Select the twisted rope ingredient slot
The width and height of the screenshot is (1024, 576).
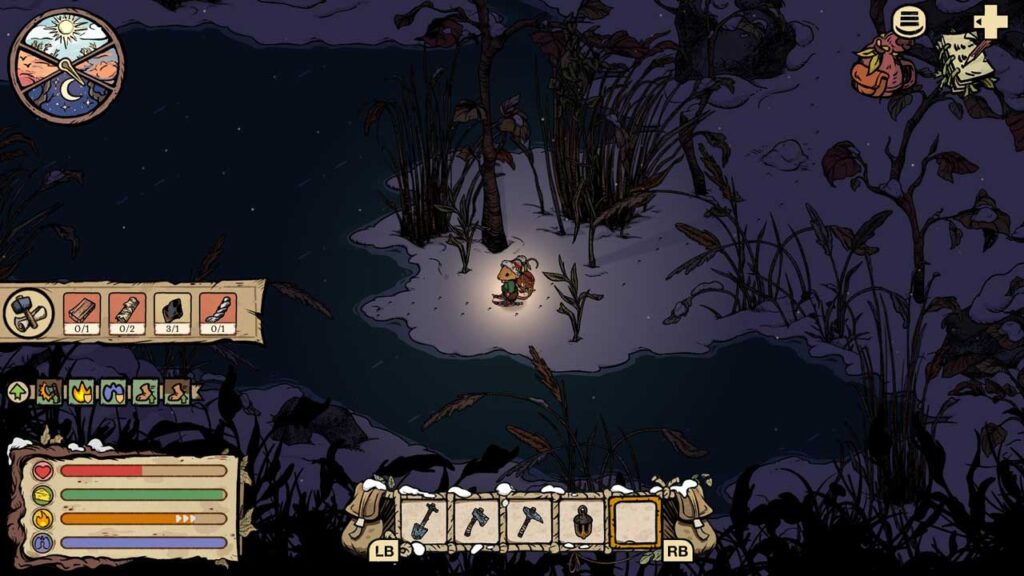[217, 312]
